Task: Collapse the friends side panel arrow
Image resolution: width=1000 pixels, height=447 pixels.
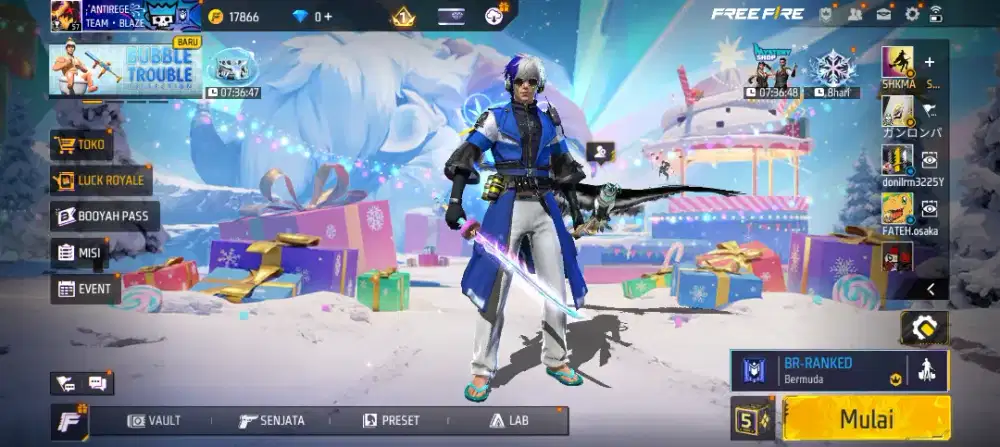Action: 930,289
